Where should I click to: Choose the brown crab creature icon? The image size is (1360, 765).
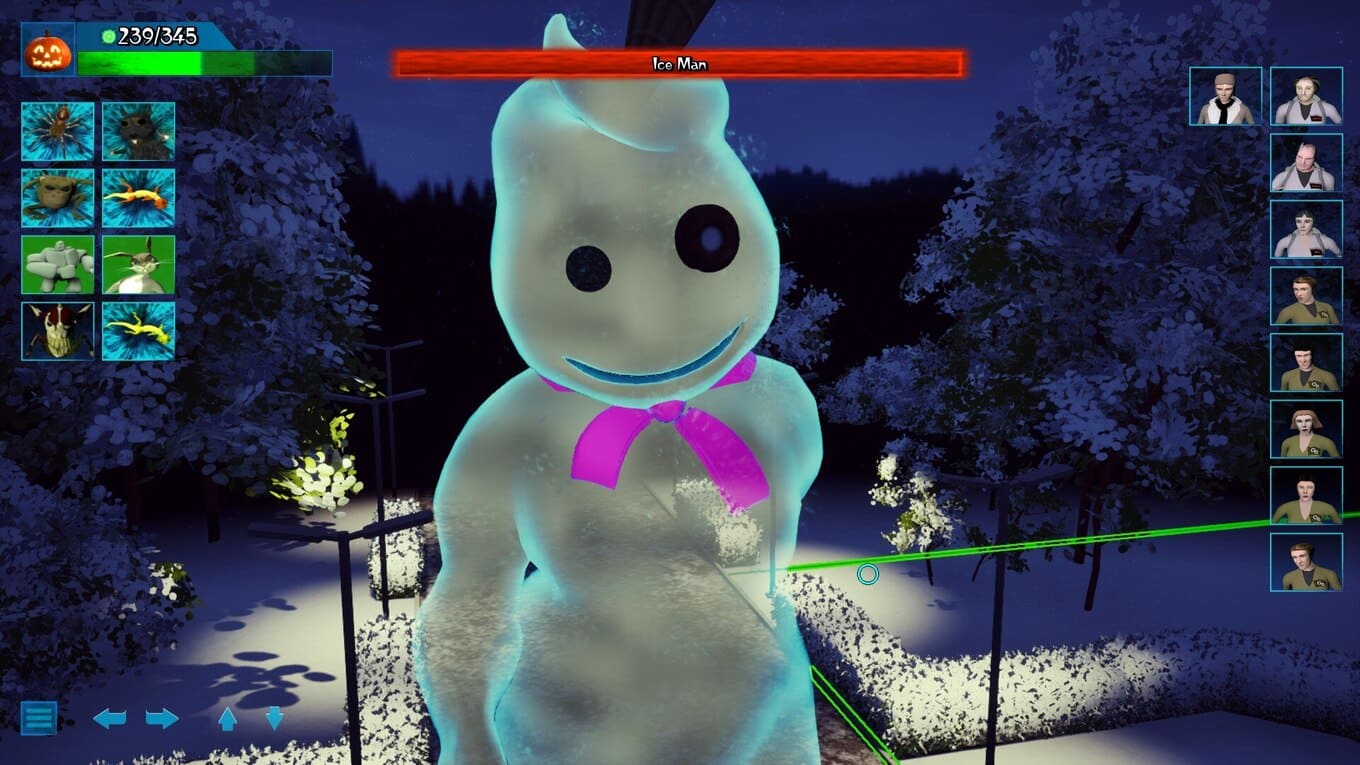point(58,198)
